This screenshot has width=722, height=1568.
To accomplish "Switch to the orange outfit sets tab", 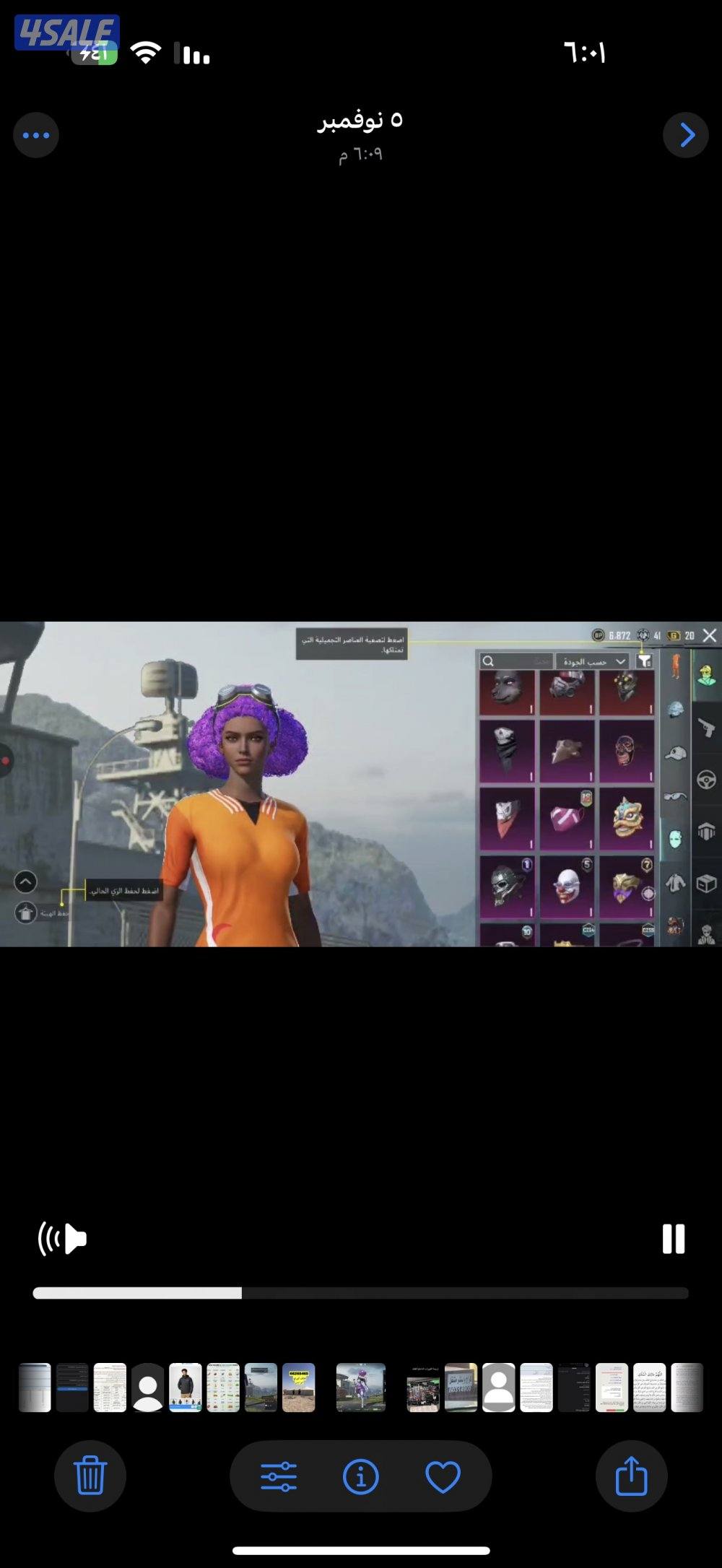I will [x=676, y=666].
